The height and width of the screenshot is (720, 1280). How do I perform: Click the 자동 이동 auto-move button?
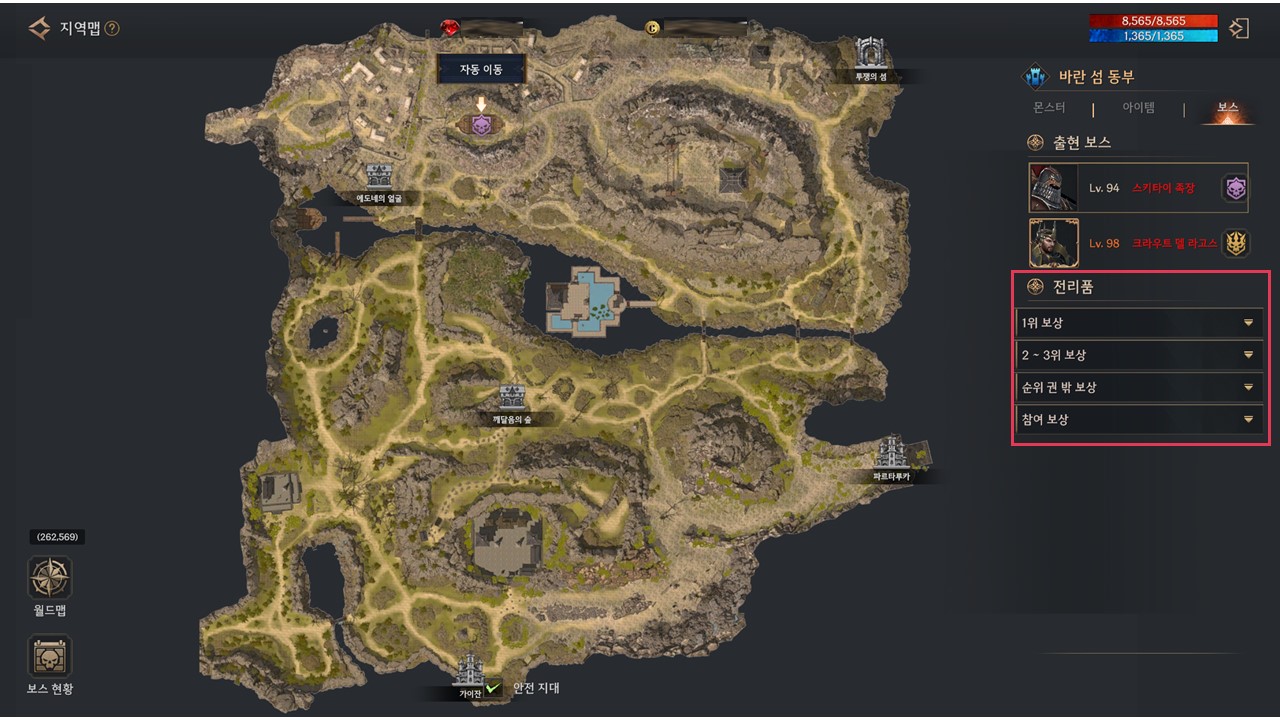[x=480, y=69]
